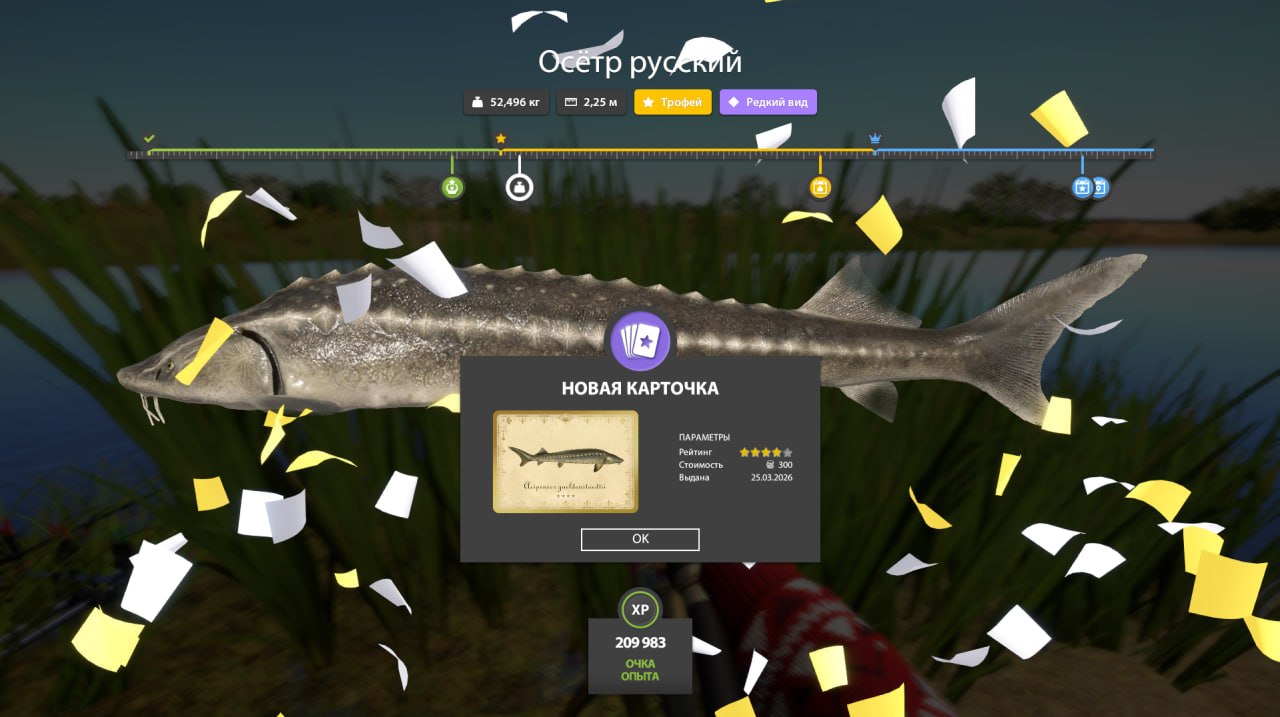Open the sturgeon card thumbnail
Screen dimensions: 1280x717
tap(565, 461)
